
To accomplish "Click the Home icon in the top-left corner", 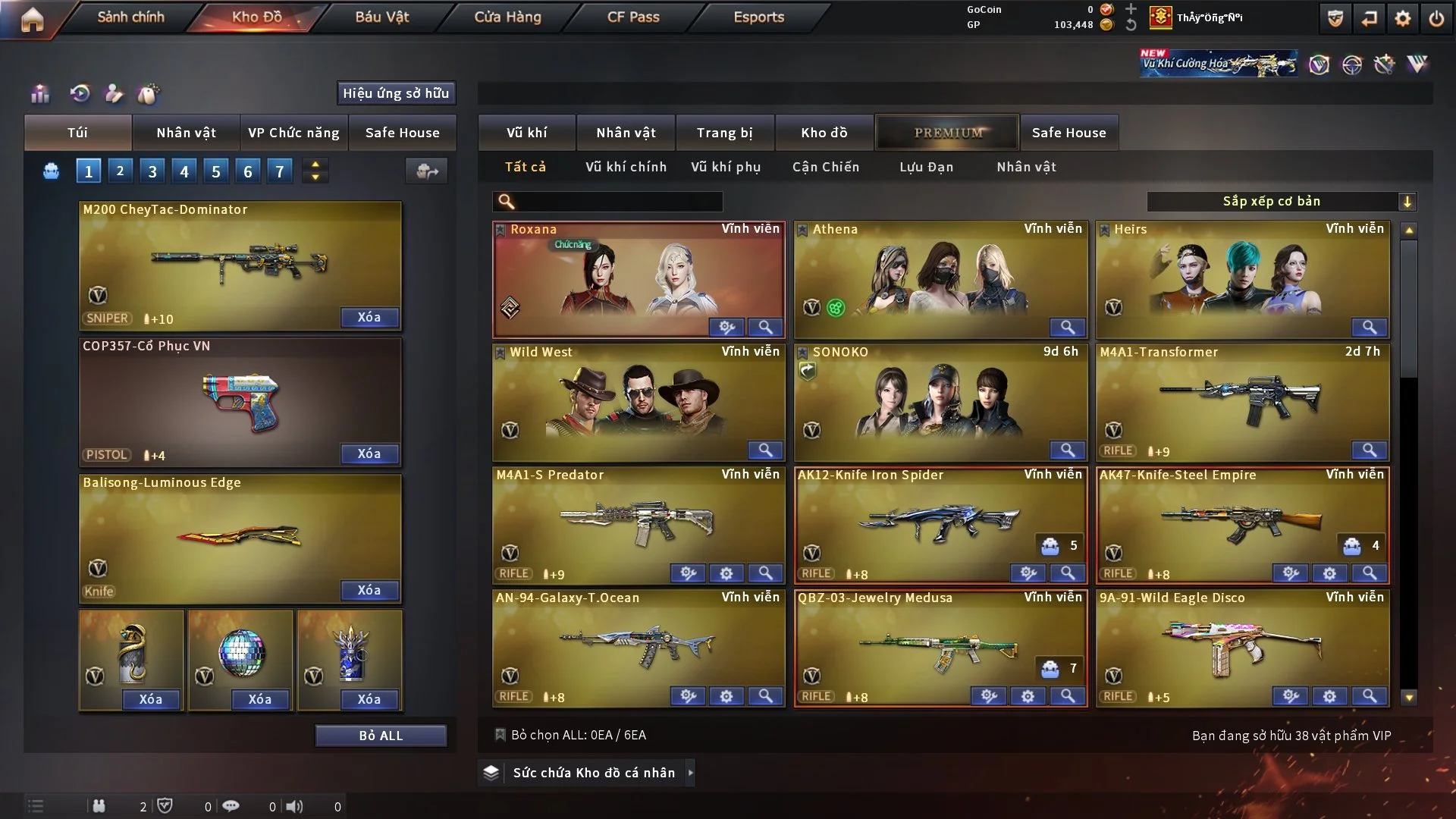I will pyautogui.click(x=33, y=18).
